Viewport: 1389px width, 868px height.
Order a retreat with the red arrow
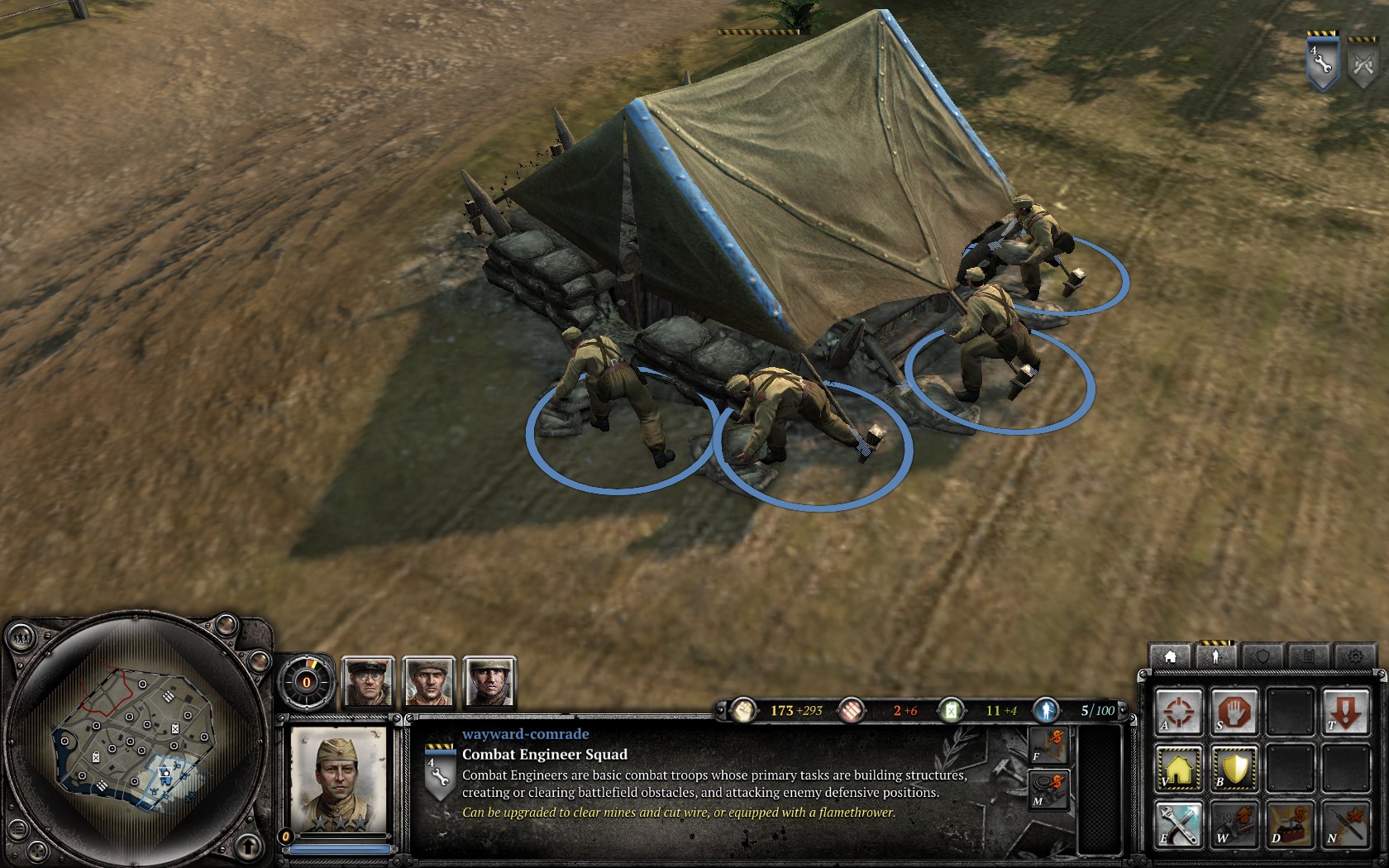pyautogui.click(x=1345, y=713)
